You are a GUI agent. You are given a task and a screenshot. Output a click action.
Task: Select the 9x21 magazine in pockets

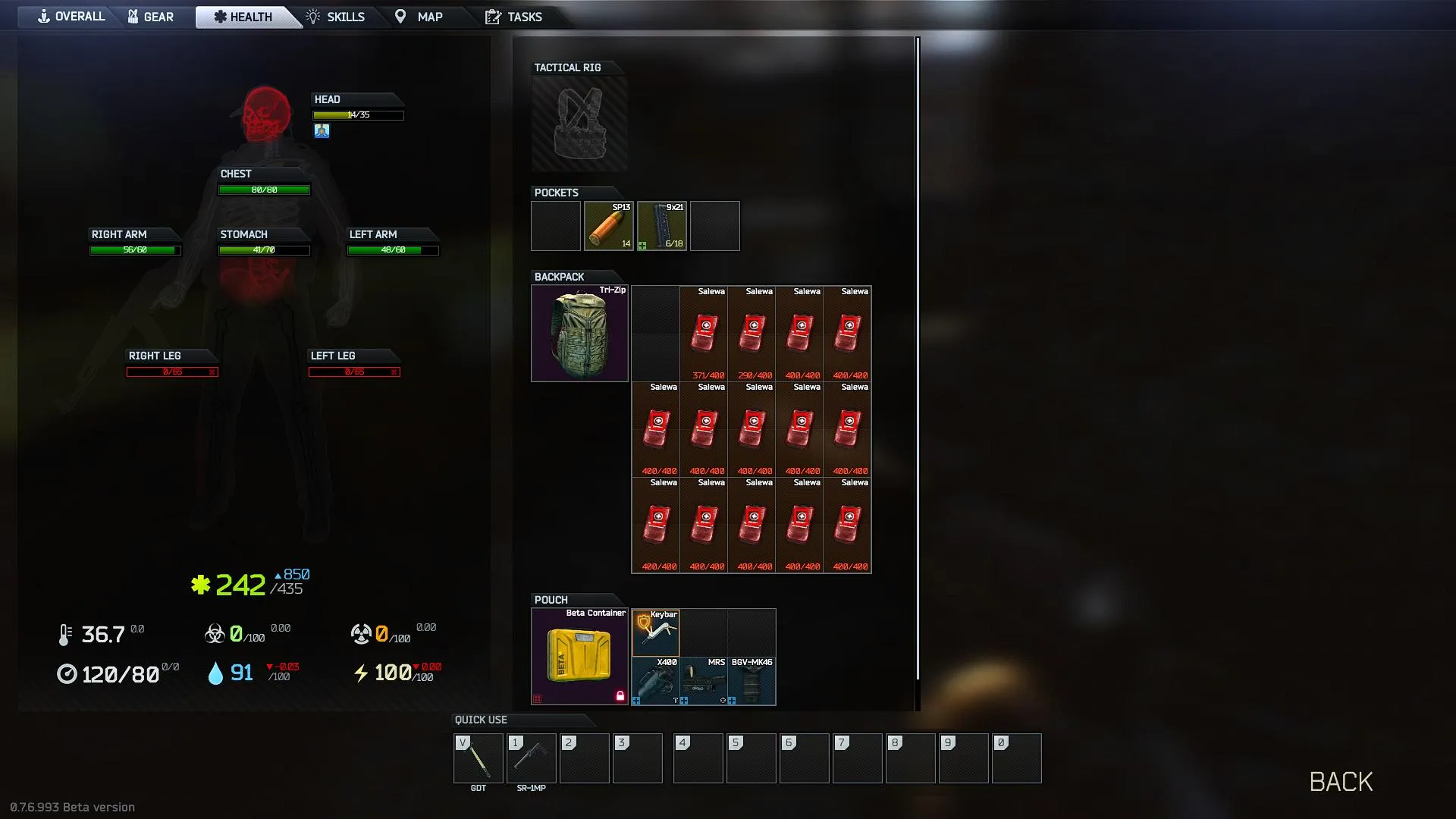click(662, 226)
